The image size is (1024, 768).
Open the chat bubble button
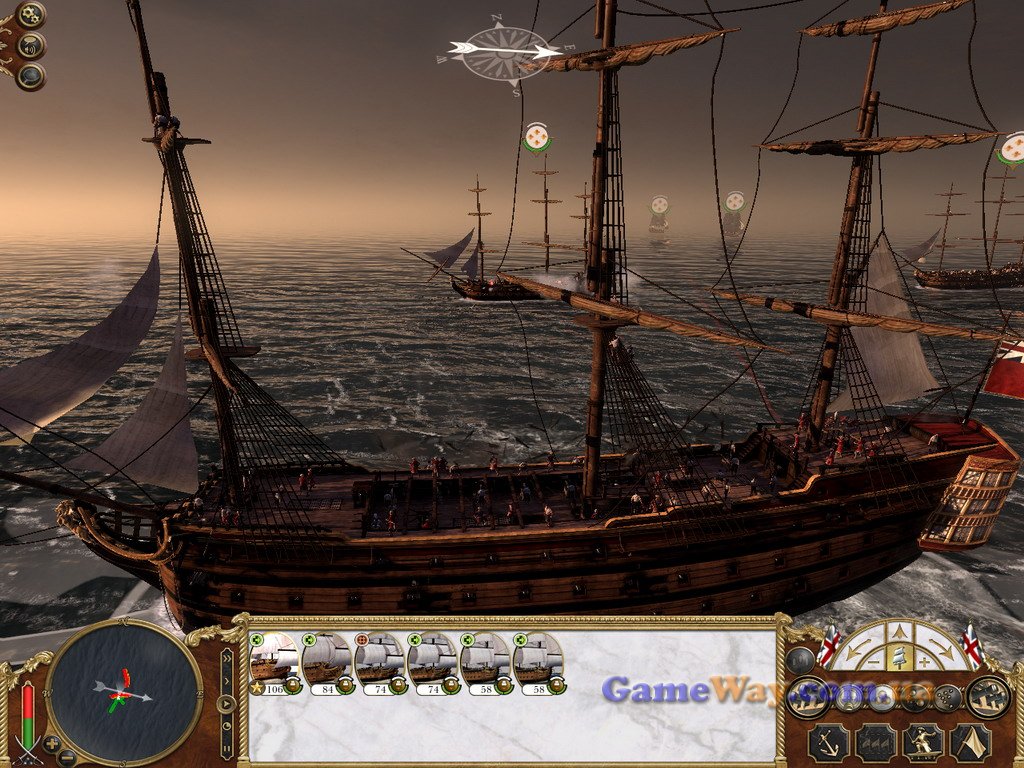[x=31, y=75]
